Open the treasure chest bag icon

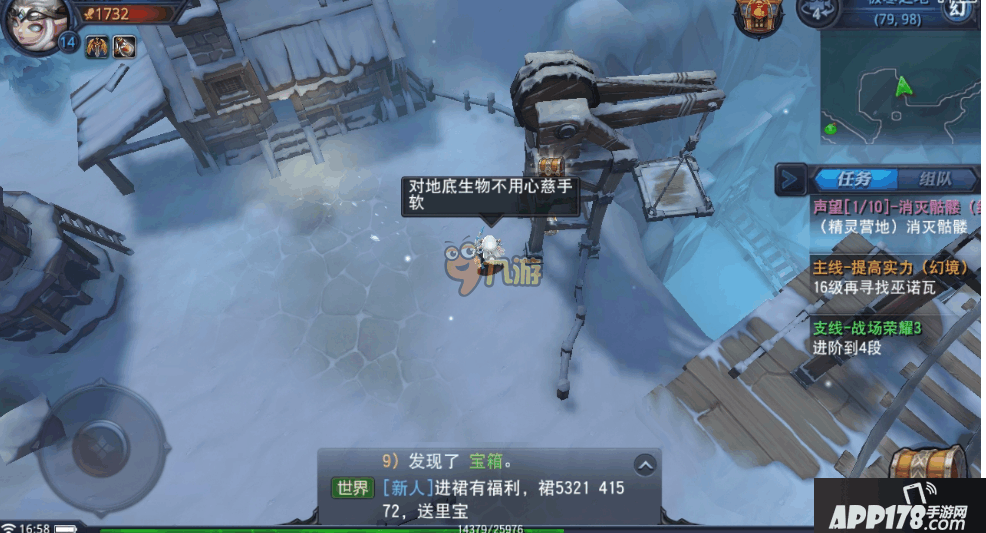[x=928, y=463]
